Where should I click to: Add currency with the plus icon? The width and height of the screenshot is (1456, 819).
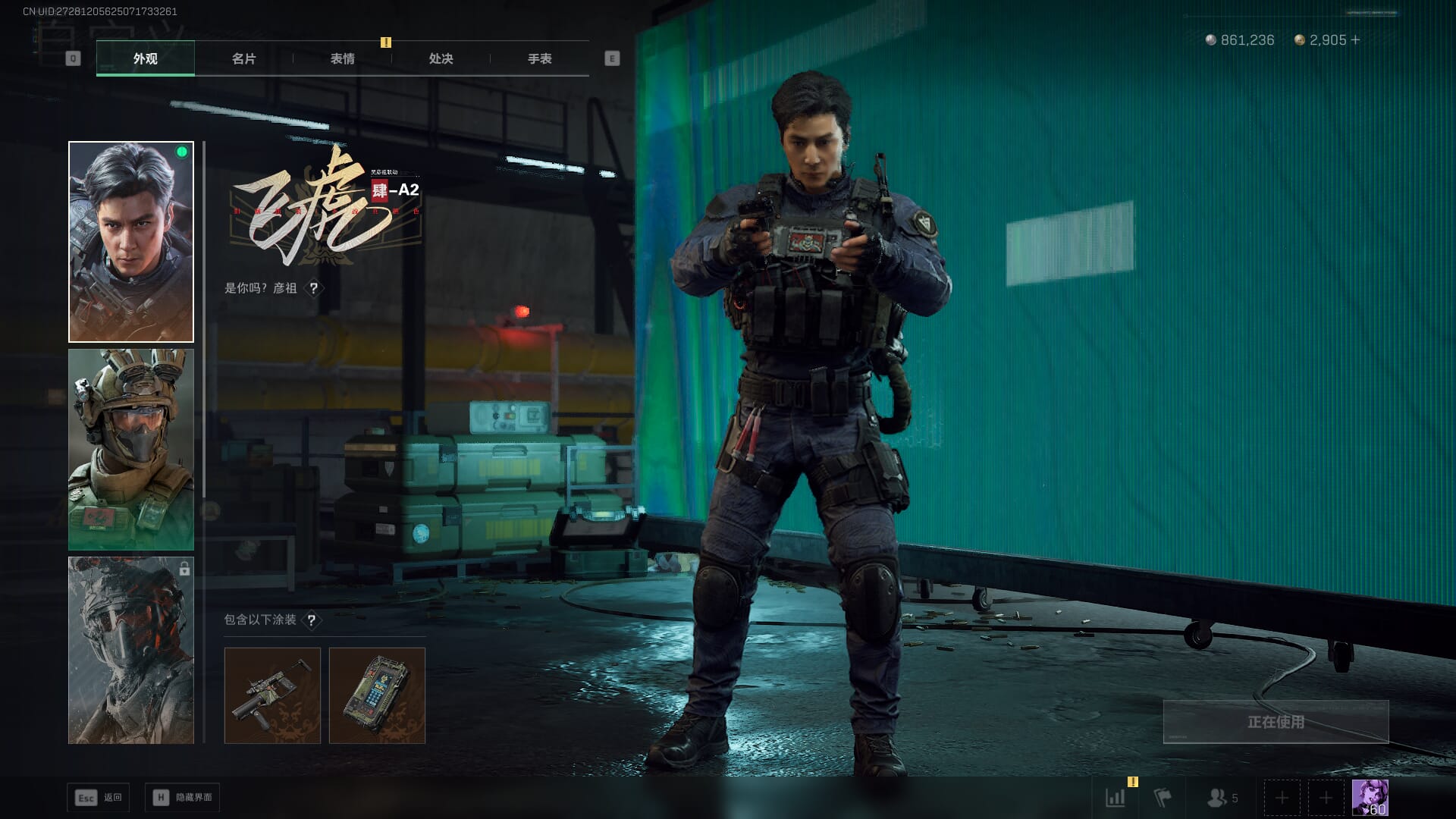(1356, 40)
